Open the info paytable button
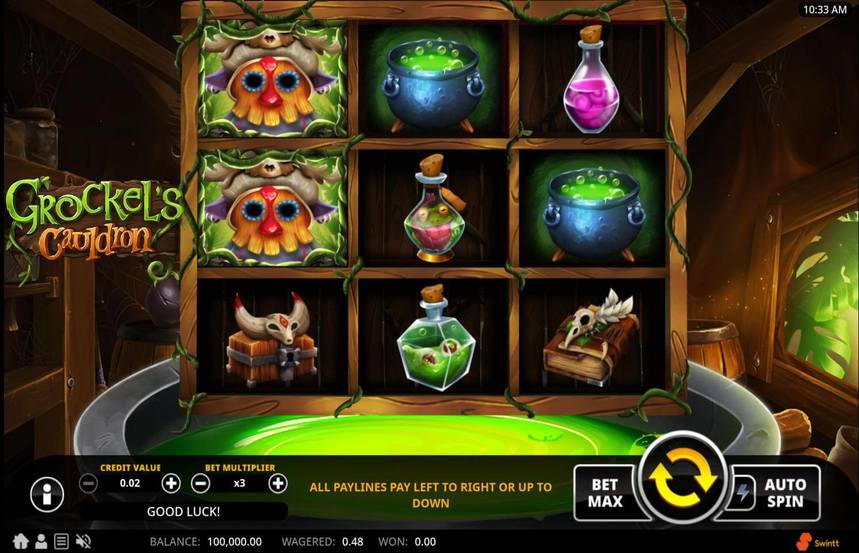Screen dimensions: 859x553 [x=46, y=493]
